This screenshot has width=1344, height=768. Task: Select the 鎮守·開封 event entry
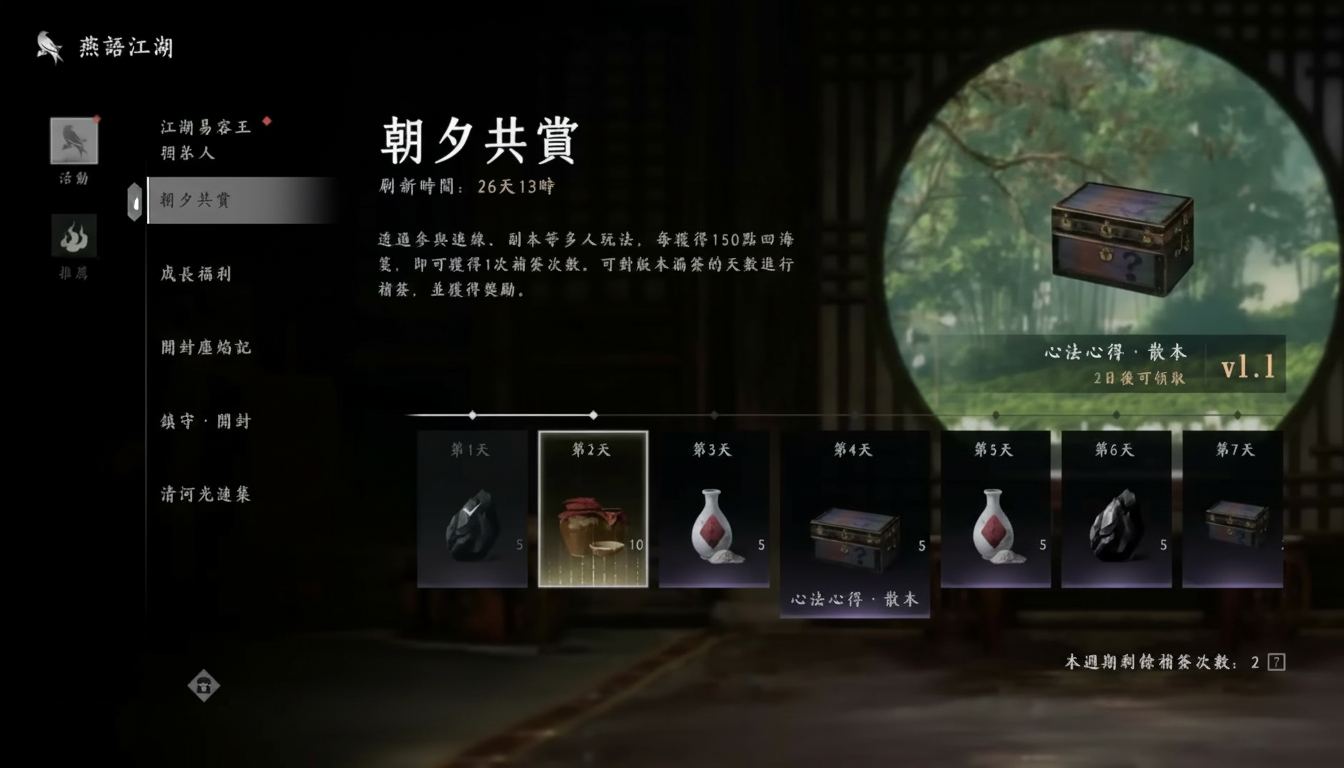[x=206, y=421]
